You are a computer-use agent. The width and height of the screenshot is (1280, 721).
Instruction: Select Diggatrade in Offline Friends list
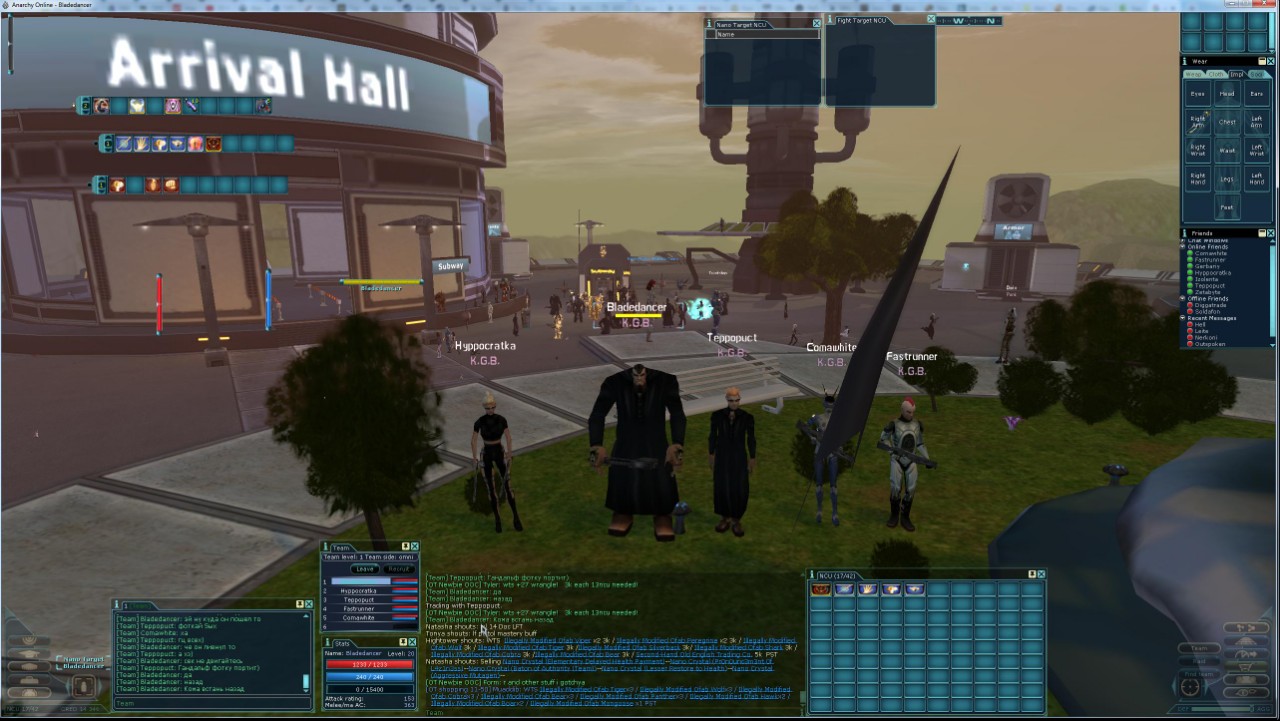click(x=1211, y=305)
